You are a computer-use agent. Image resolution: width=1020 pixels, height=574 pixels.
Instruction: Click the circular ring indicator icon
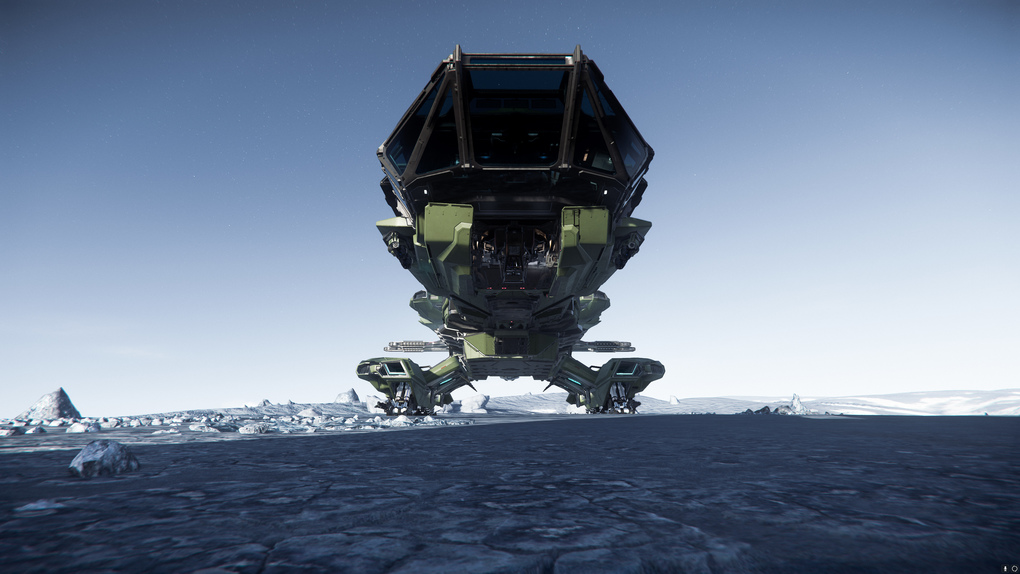click(1014, 568)
